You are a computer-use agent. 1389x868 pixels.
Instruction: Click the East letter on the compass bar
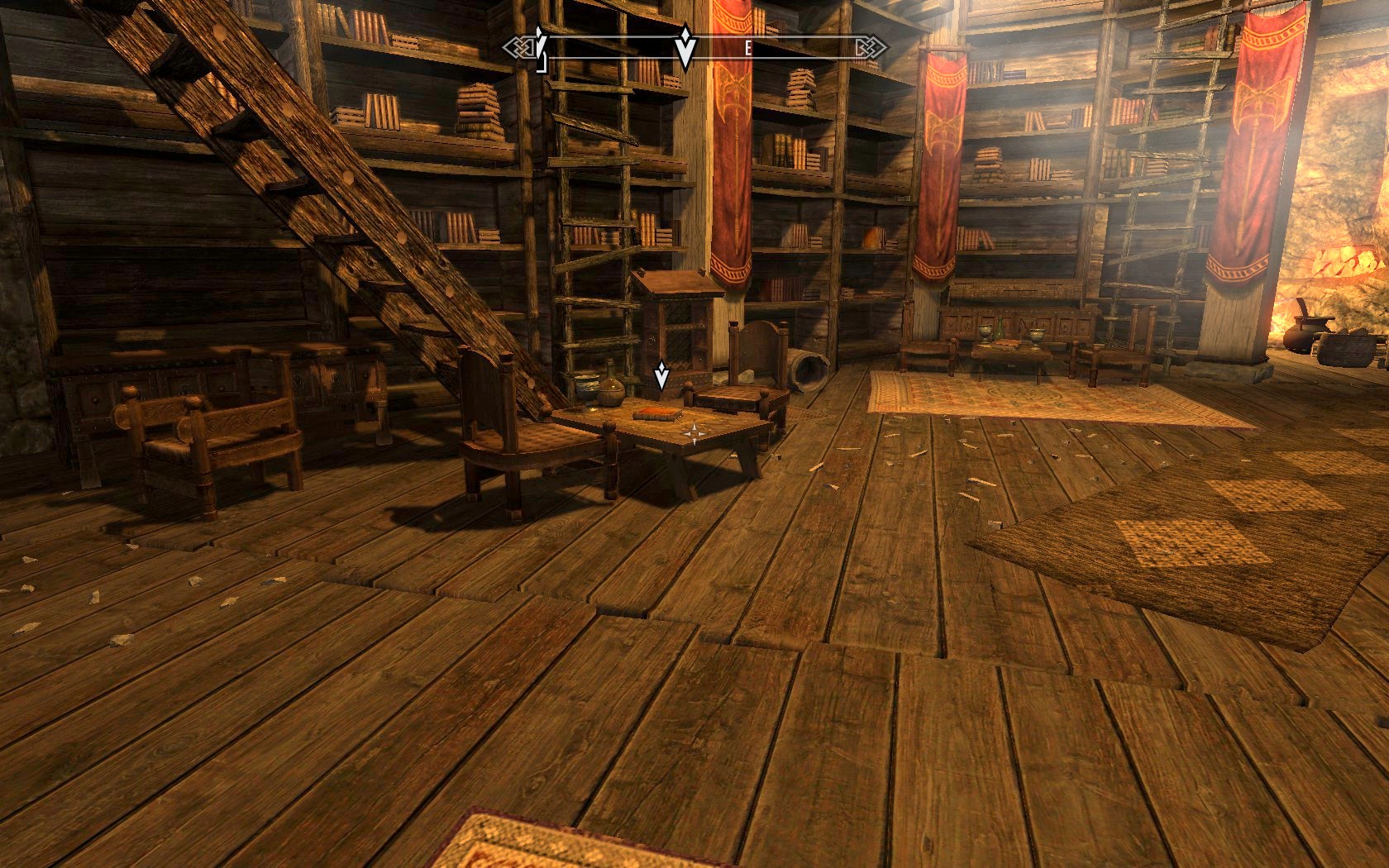748,49
